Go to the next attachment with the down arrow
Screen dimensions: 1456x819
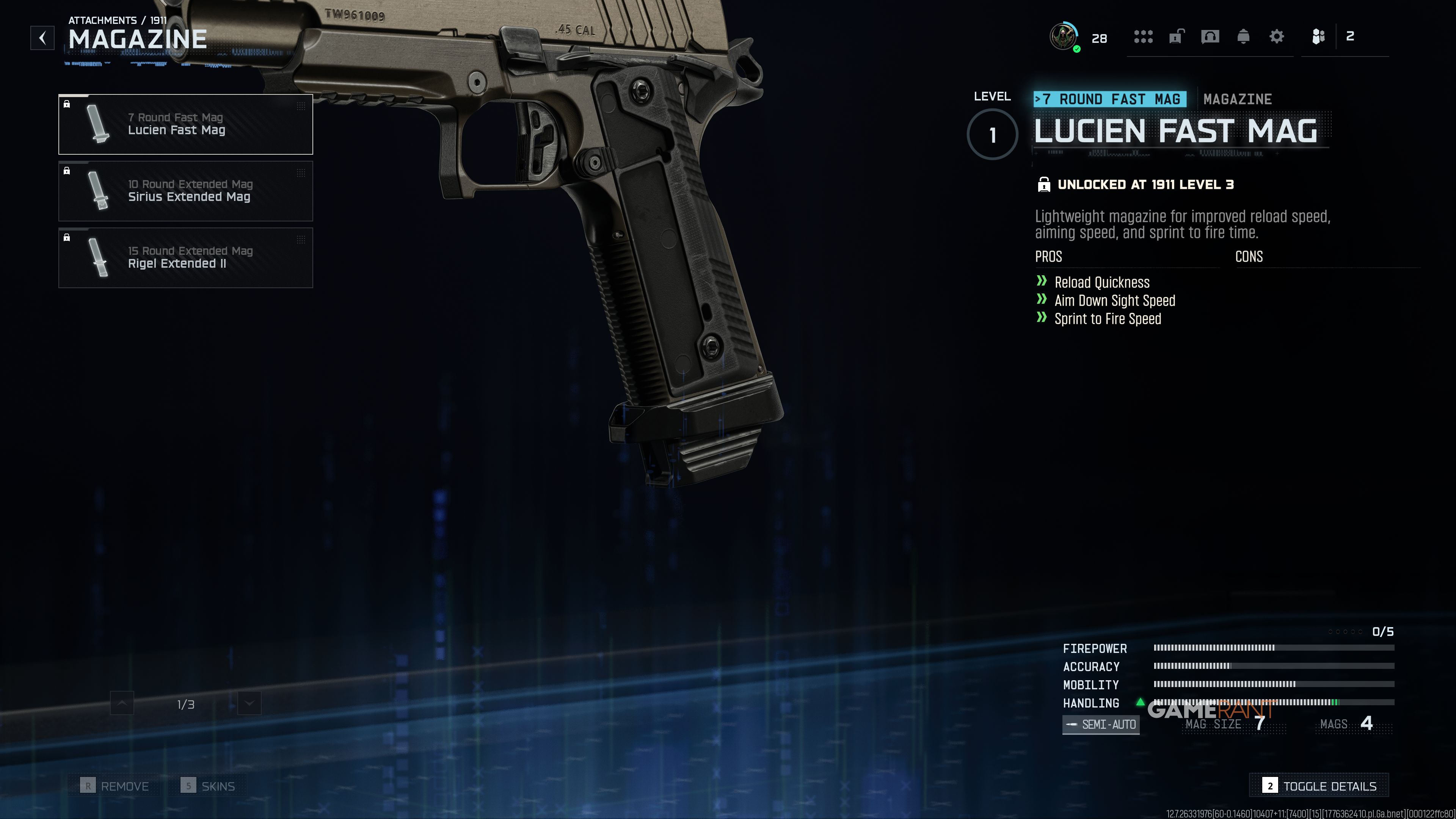(249, 704)
